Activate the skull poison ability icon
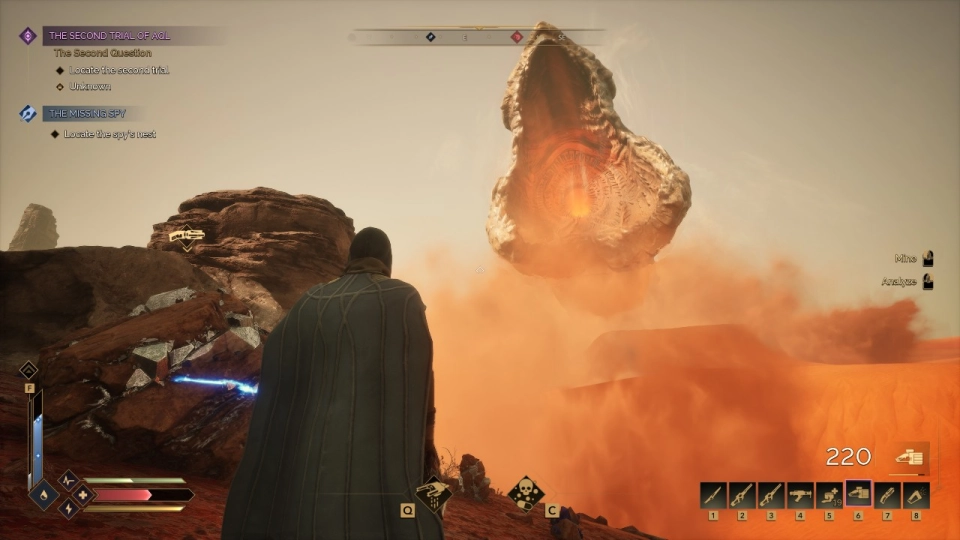Screen dimensions: 960x540 coord(527,492)
